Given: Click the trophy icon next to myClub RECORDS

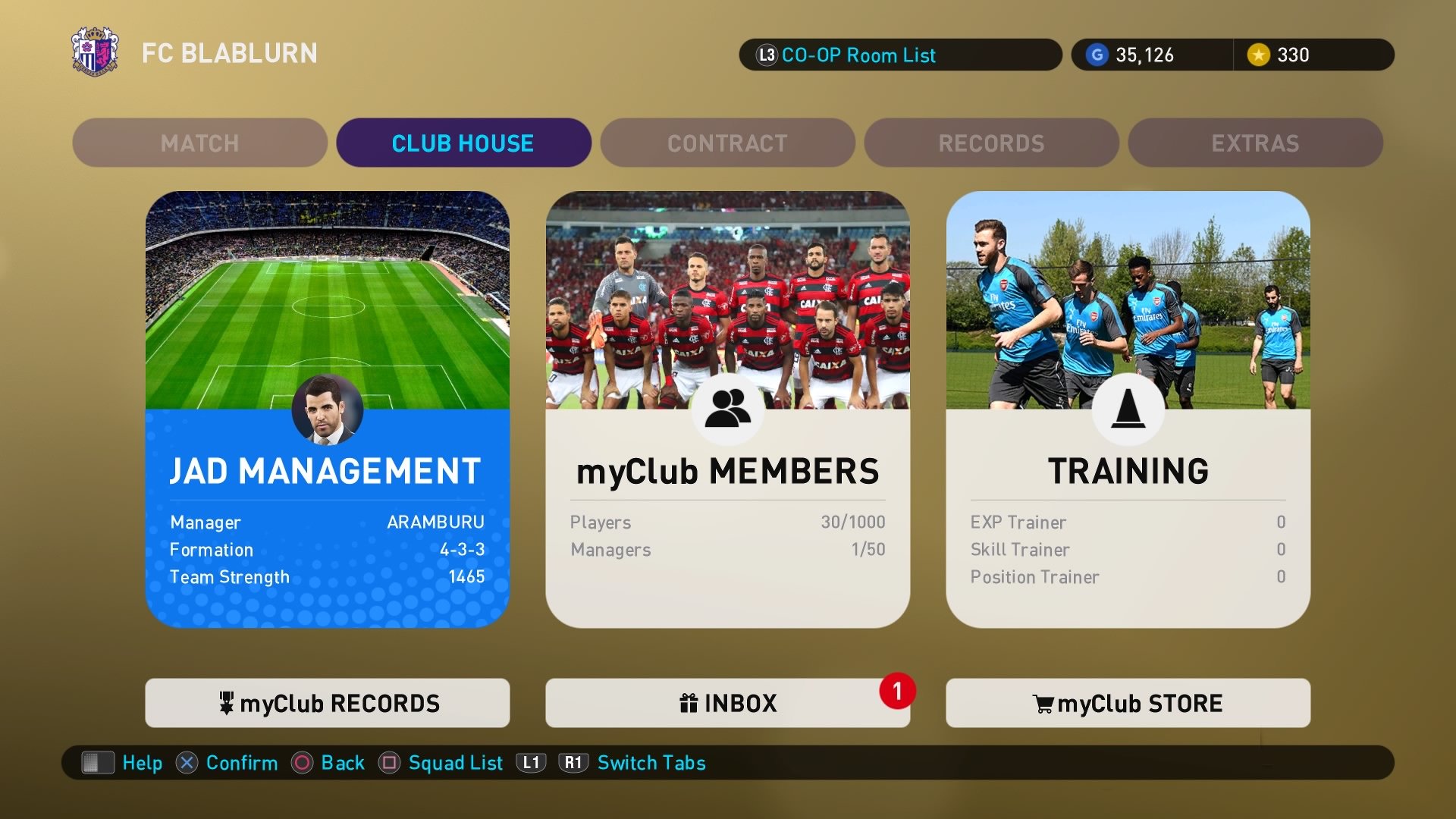Looking at the screenshot, I should pyautogui.click(x=227, y=703).
